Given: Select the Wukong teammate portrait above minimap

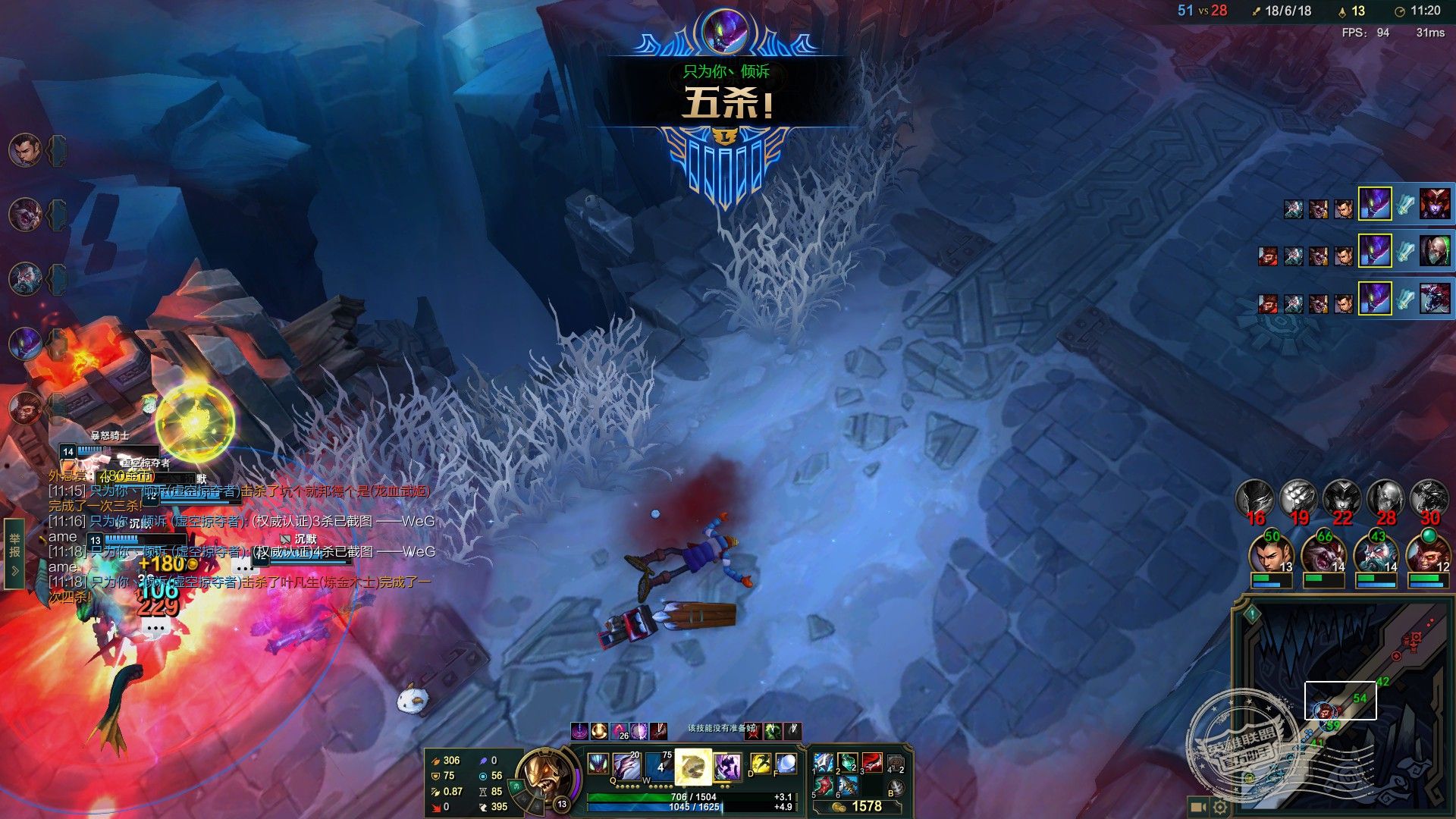Looking at the screenshot, I should pos(1428,555).
